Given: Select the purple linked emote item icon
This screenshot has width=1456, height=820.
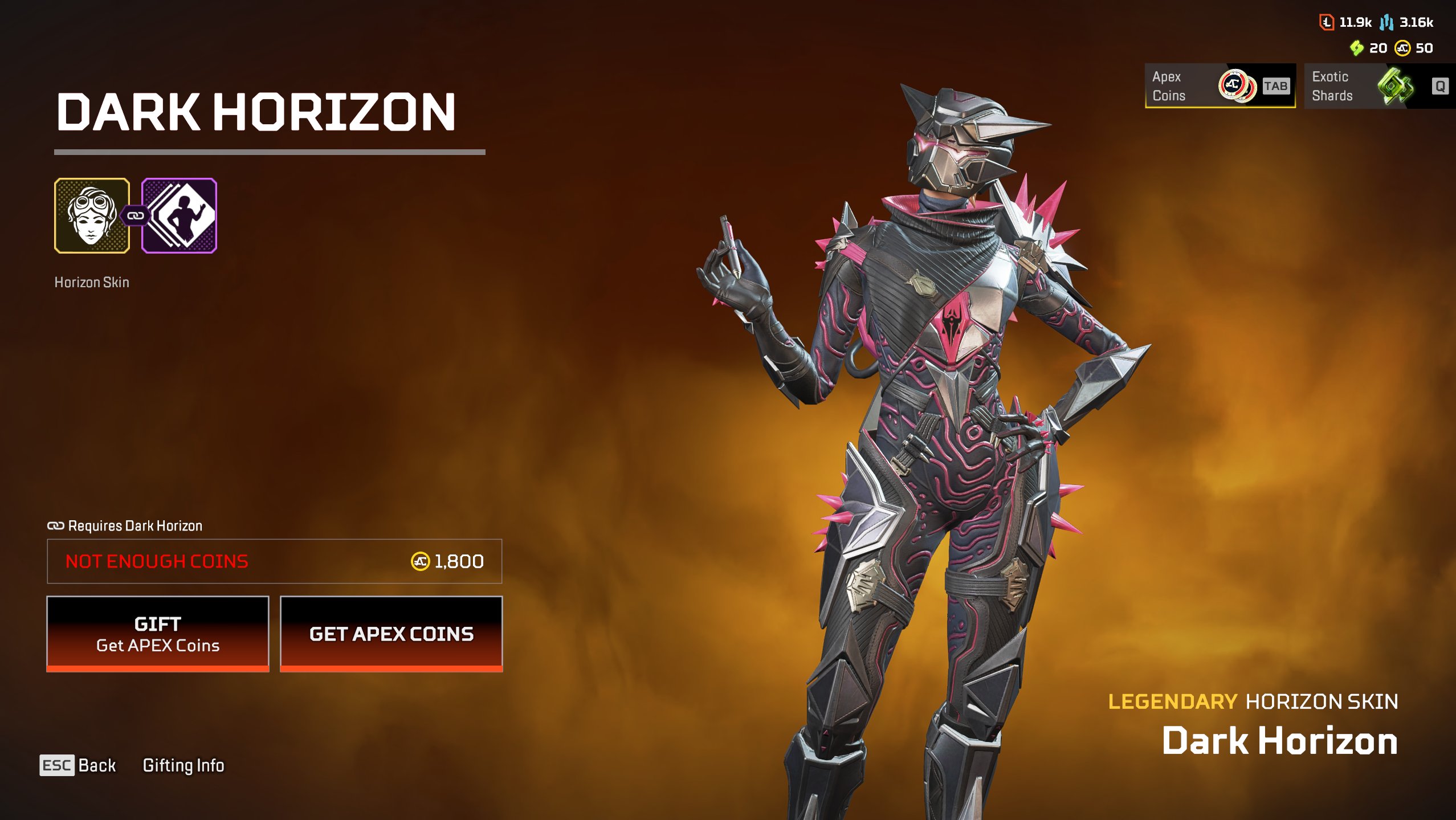Looking at the screenshot, I should (180, 215).
